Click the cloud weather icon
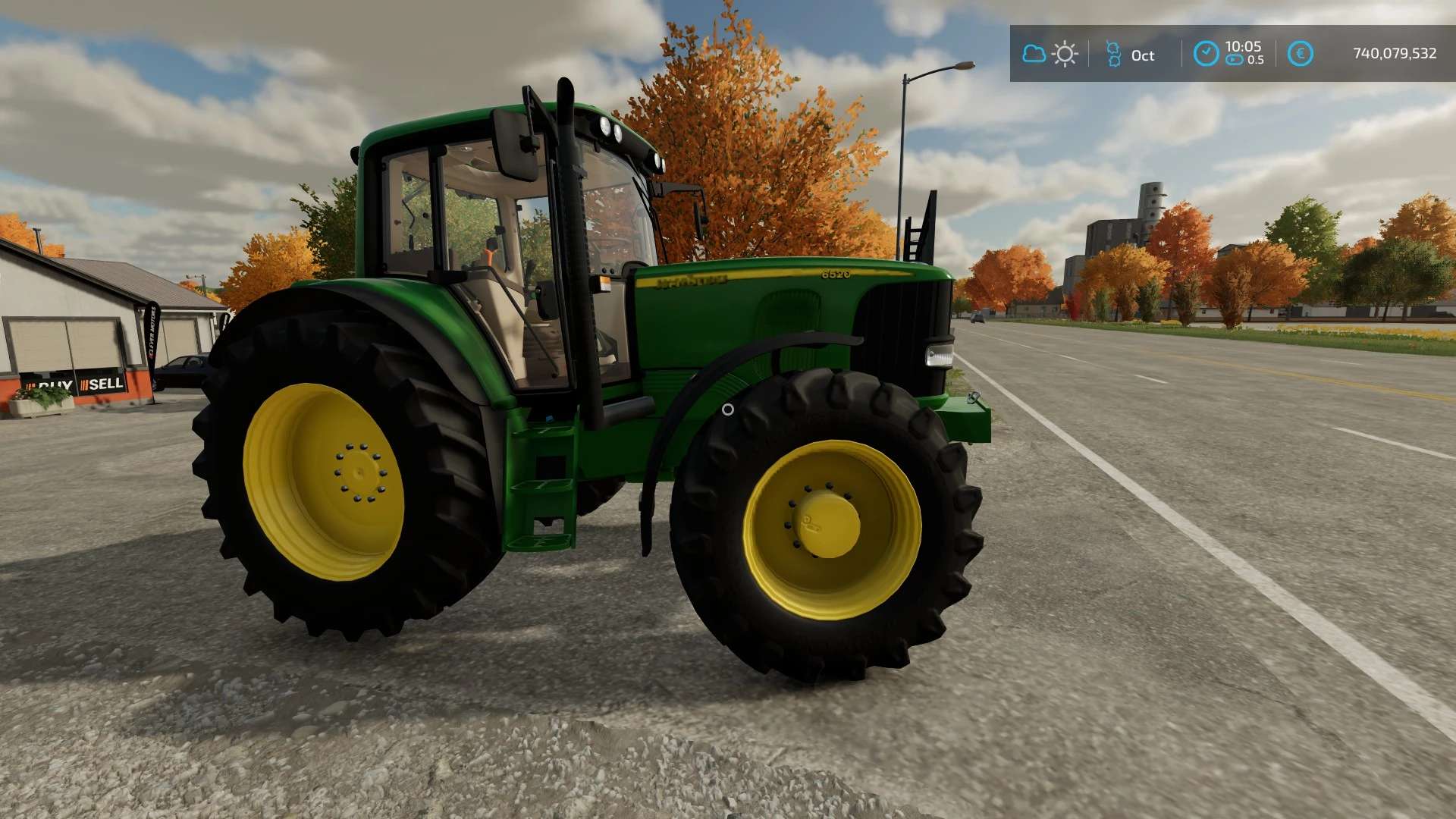The height and width of the screenshot is (819, 1456). [x=1034, y=54]
